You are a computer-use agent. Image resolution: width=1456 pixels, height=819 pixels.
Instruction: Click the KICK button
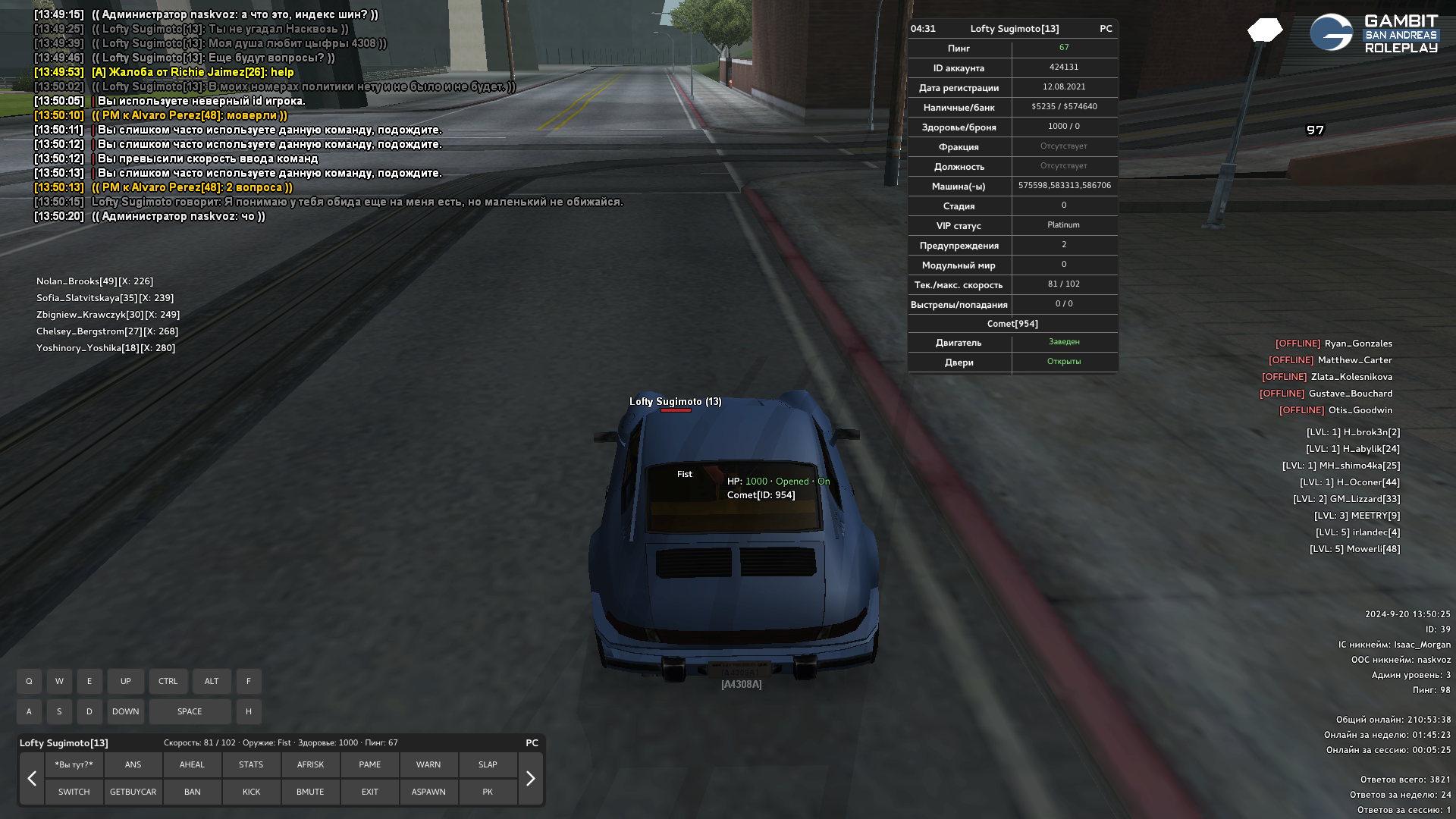[x=251, y=792]
